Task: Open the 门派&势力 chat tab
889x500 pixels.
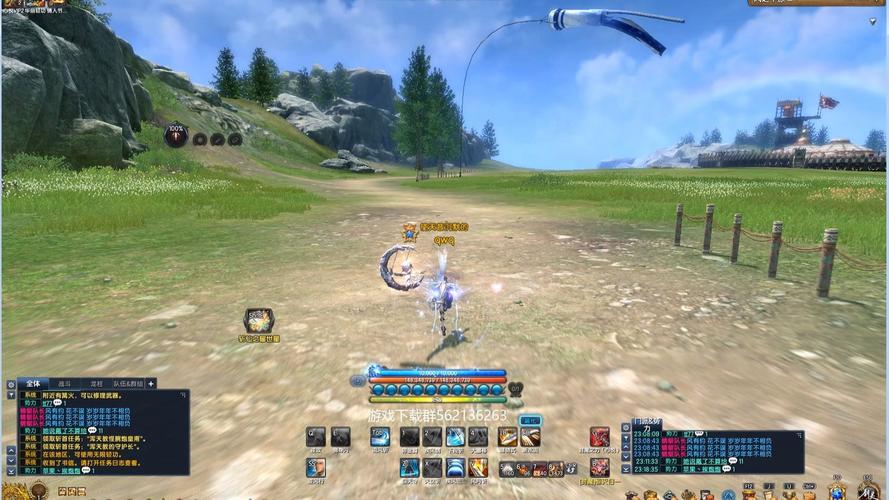Action: click(647, 423)
